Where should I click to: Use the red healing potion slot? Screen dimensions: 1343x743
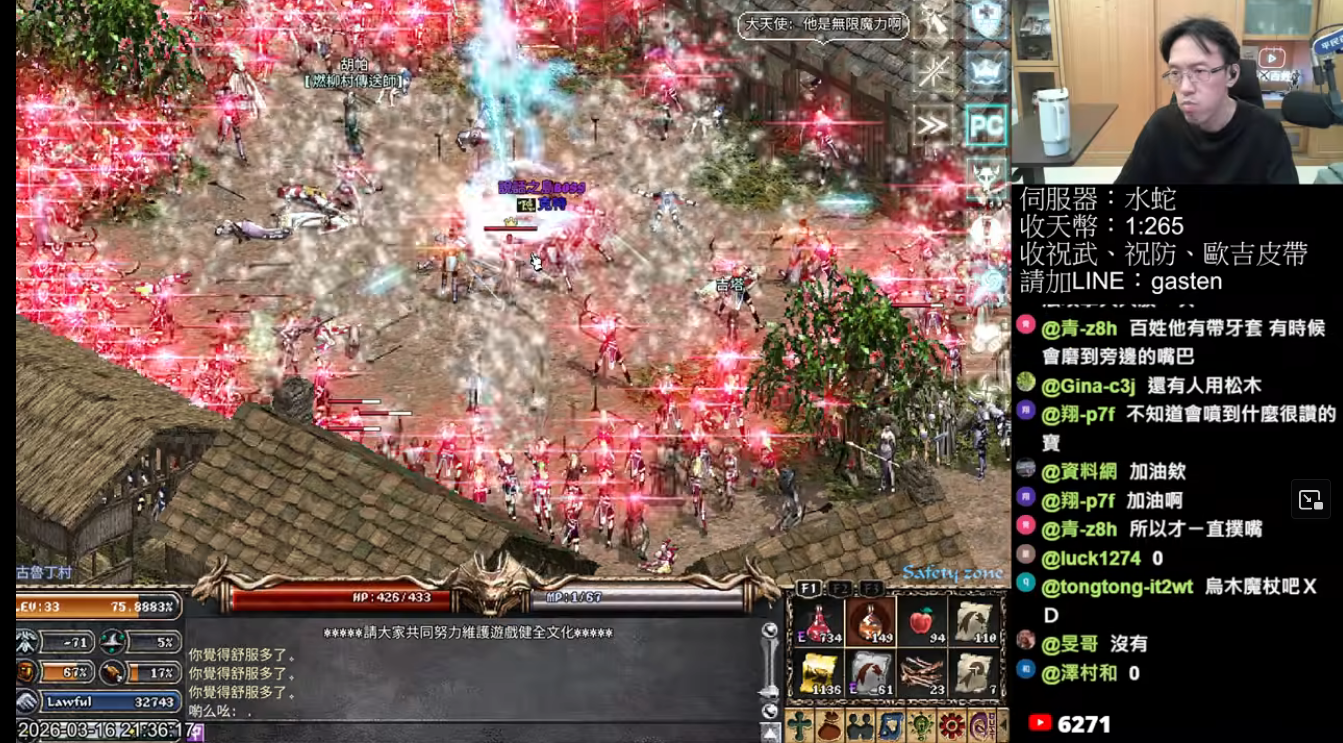click(818, 622)
